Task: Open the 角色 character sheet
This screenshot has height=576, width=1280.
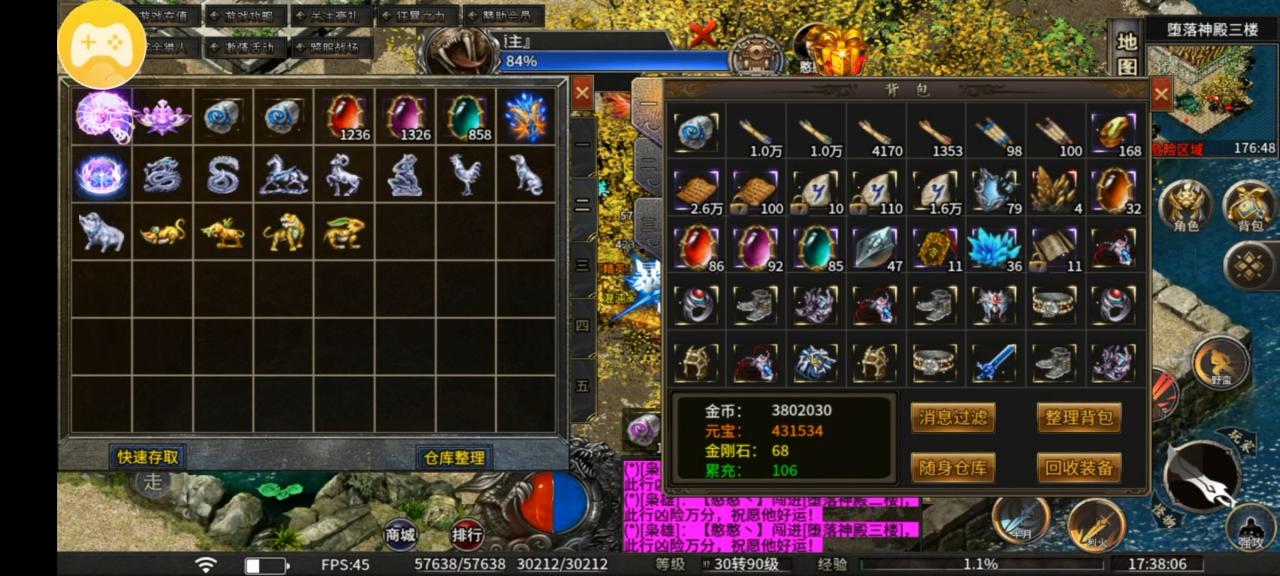Action: coord(1185,205)
